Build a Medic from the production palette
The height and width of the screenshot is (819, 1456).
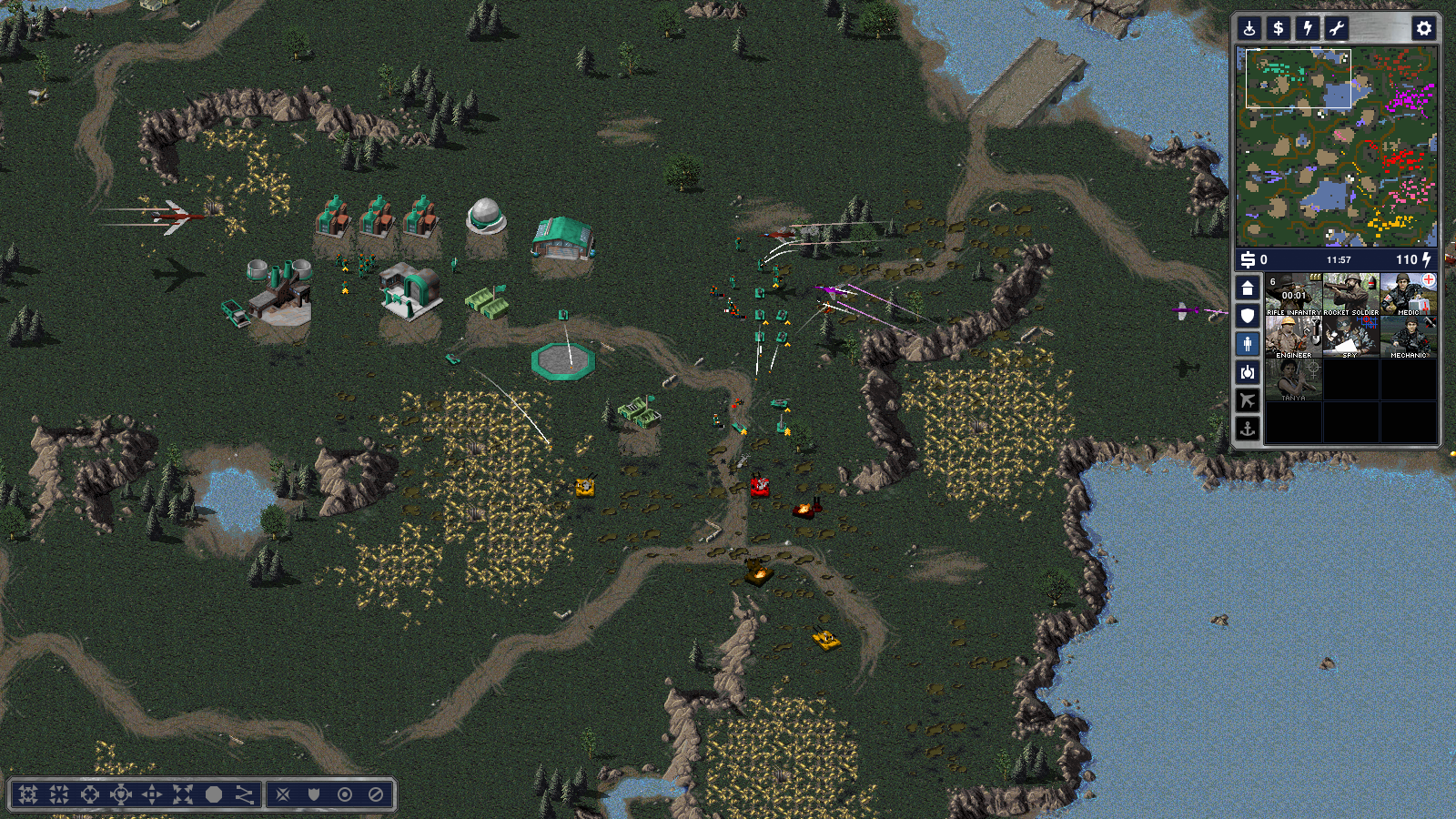[1408, 295]
